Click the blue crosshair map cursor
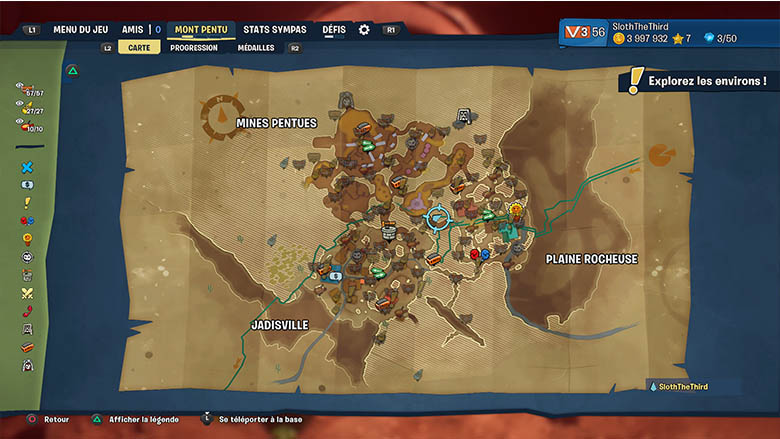The width and height of the screenshot is (780, 439). pyautogui.click(x=437, y=218)
